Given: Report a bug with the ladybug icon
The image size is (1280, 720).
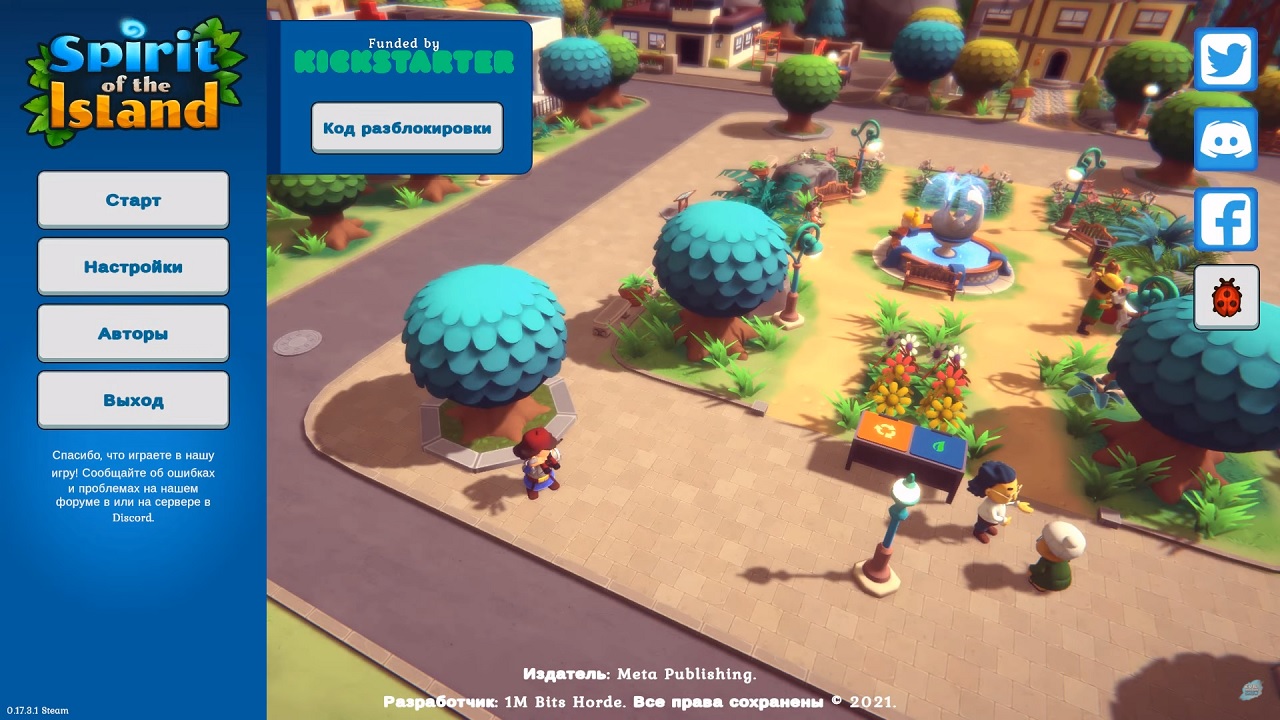Looking at the screenshot, I should click(x=1226, y=298).
